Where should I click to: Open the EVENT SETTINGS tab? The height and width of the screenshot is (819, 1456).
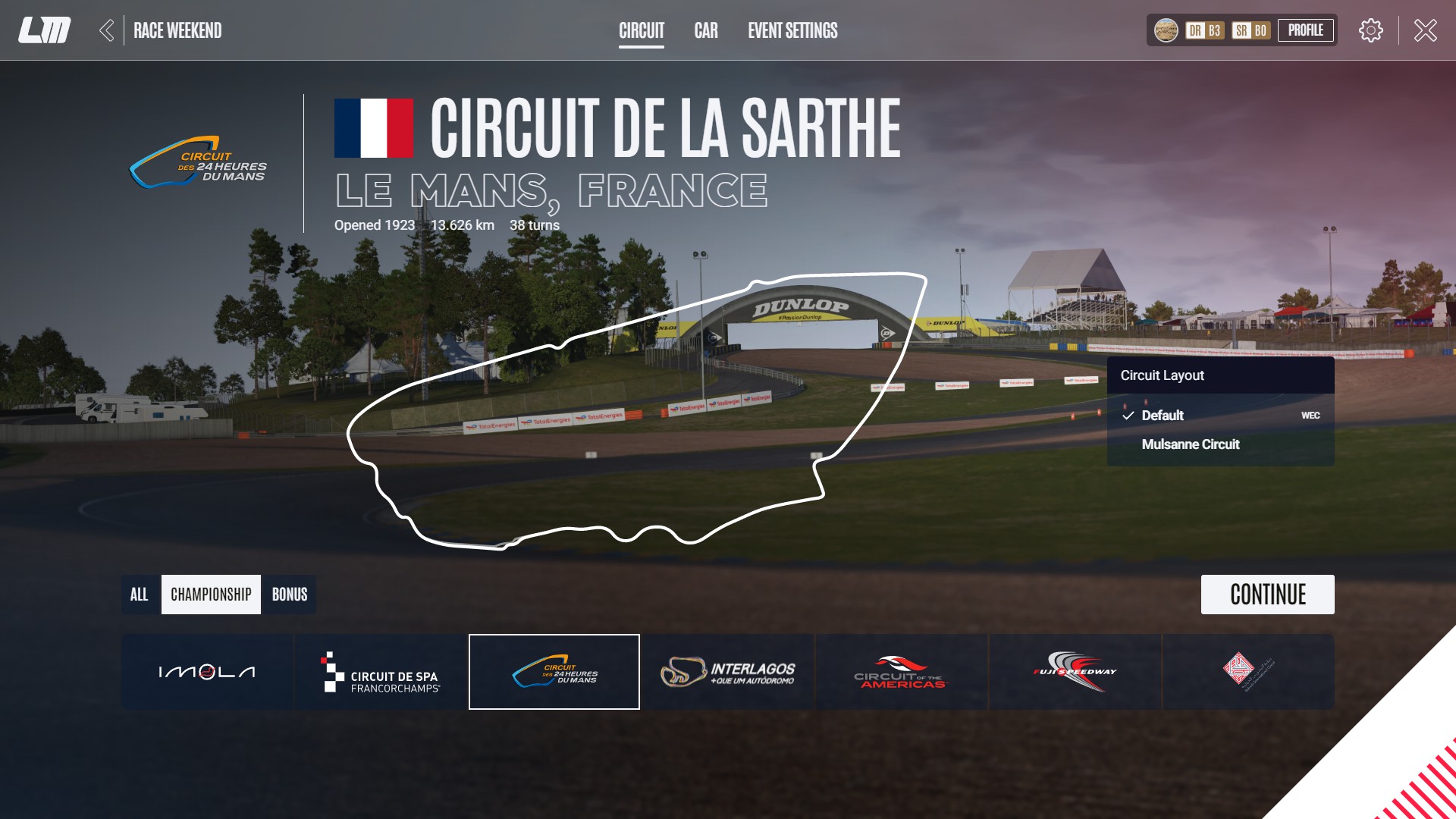tap(791, 31)
